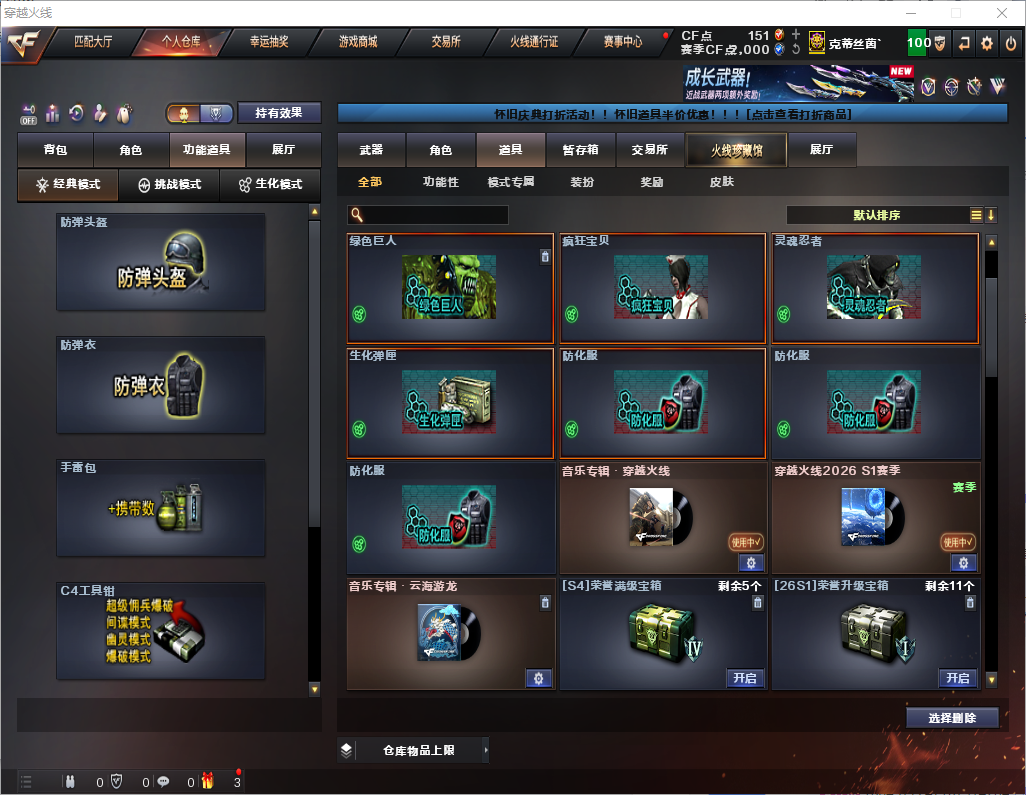Image resolution: width=1026 pixels, height=795 pixels.
Task: Open the 默认排序 sort dropdown
Action: tap(875, 215)
